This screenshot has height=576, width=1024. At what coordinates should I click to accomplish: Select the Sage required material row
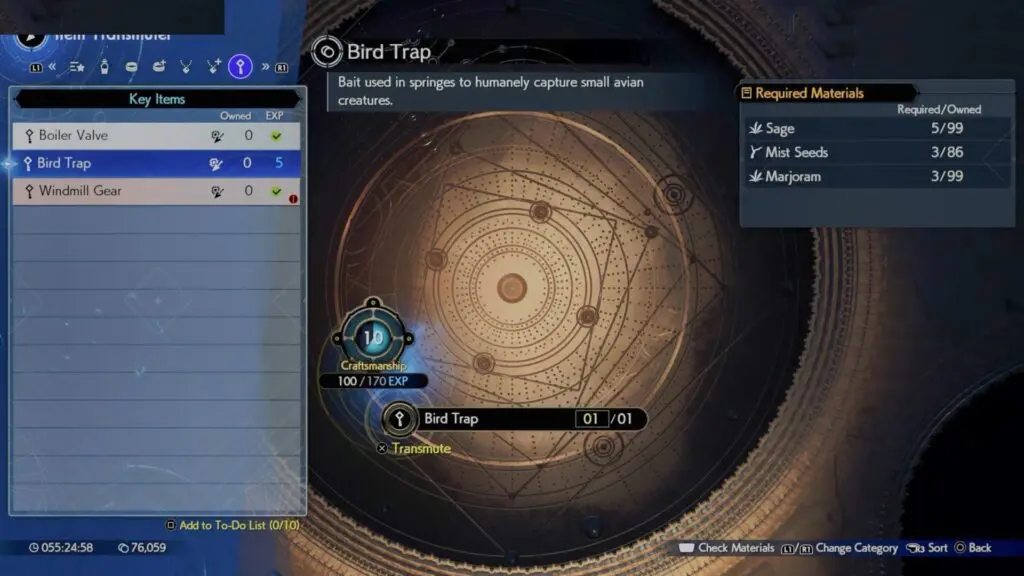pyautogui.click(x=877, y=129)
